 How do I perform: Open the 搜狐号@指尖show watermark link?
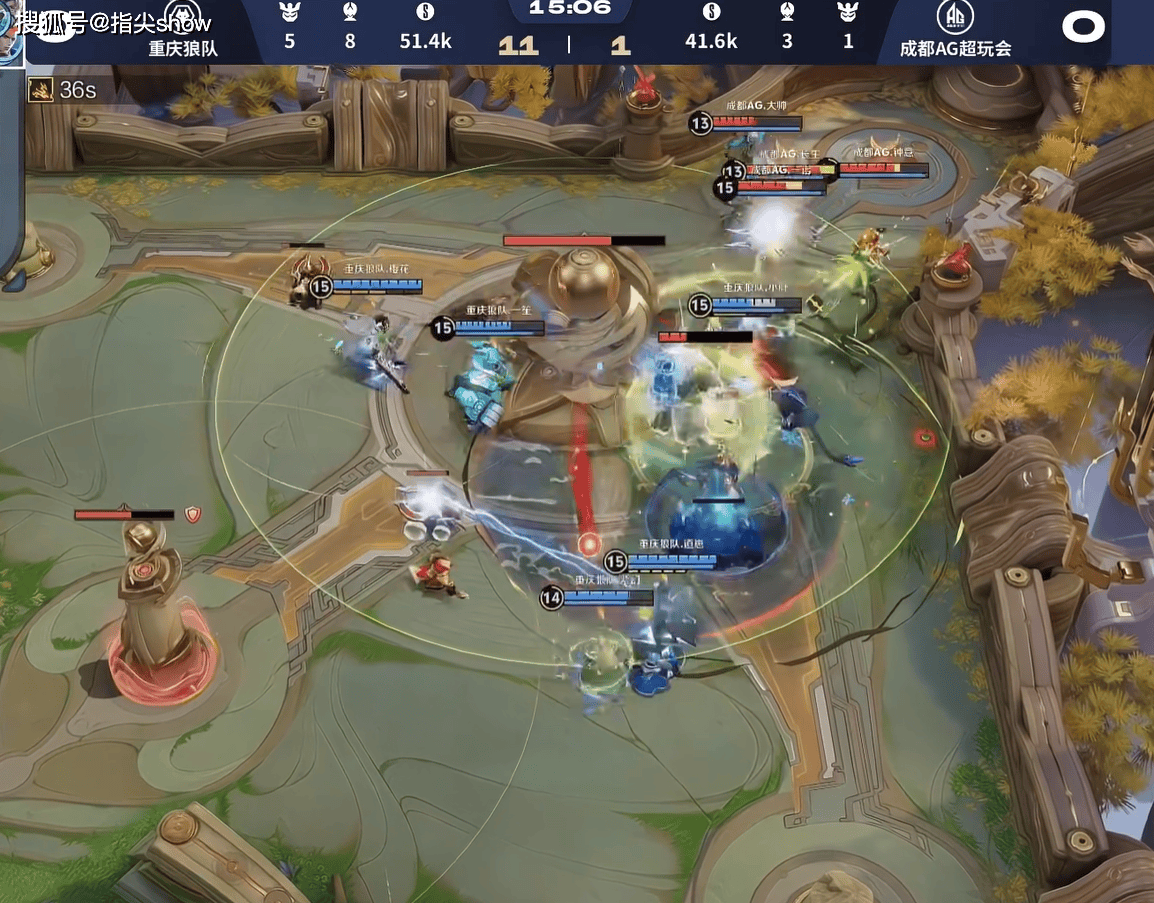pyautogui.click(x=112, y=21)
